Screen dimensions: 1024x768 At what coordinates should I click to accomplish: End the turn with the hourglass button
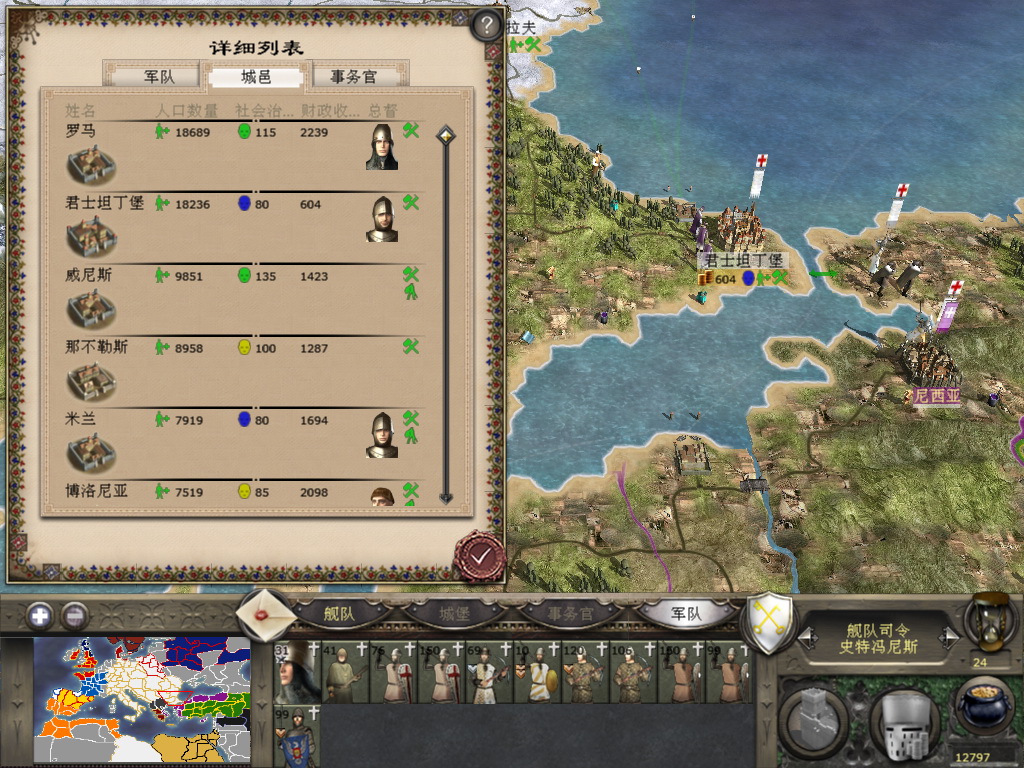[x=990, y=622]
